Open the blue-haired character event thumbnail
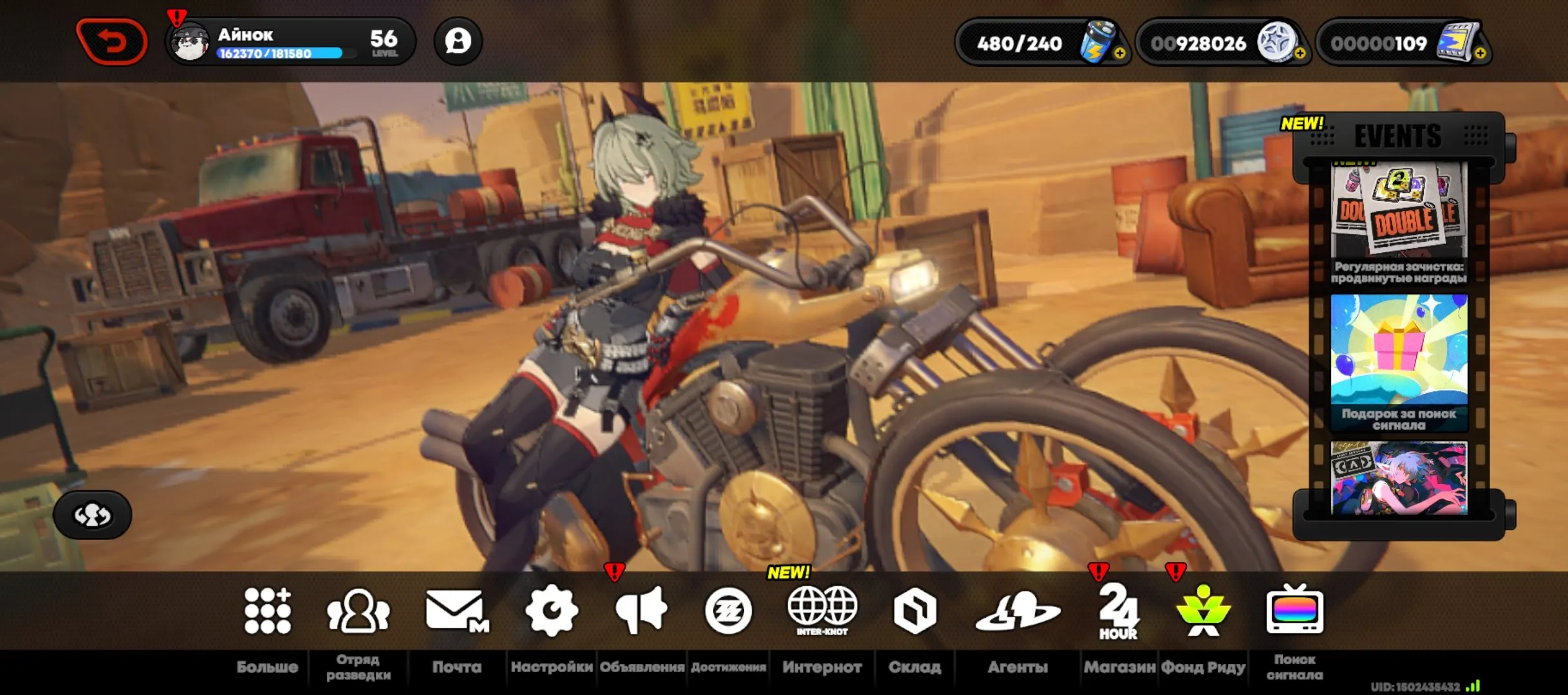Viewport: 1568px width, 695px height. (1399, 477)
